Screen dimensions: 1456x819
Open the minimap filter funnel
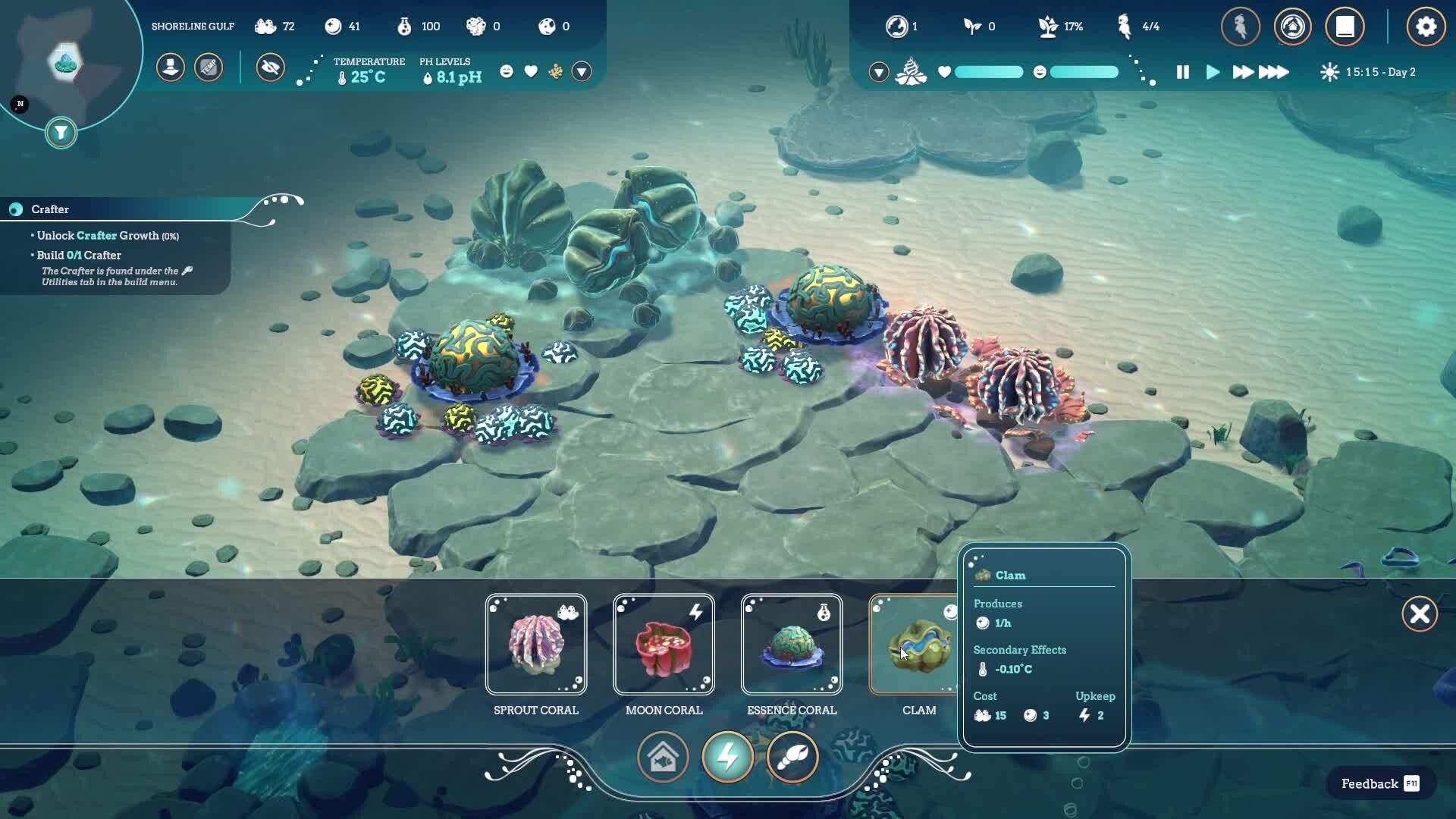(61, 133)
